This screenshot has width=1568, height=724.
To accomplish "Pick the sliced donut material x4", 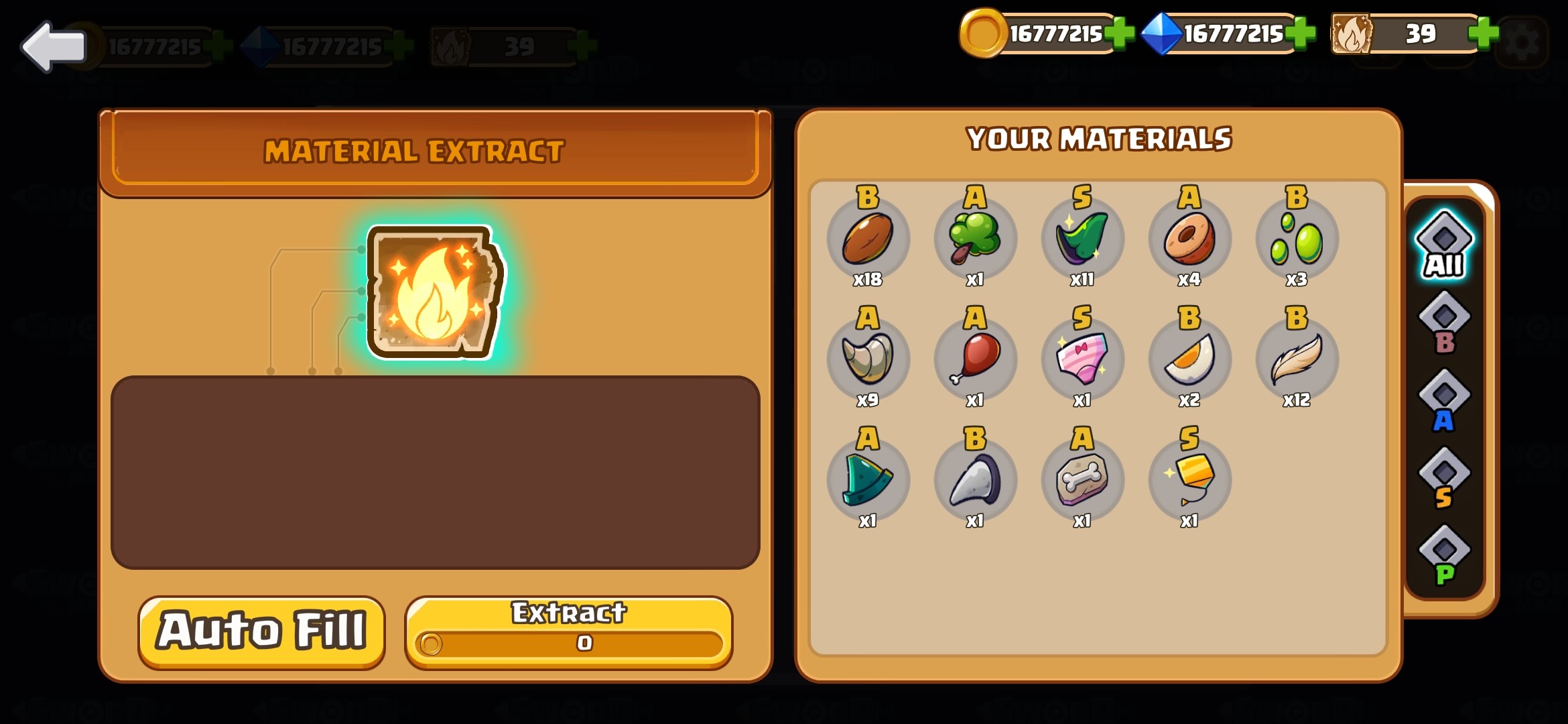I will pos(1189,239).
